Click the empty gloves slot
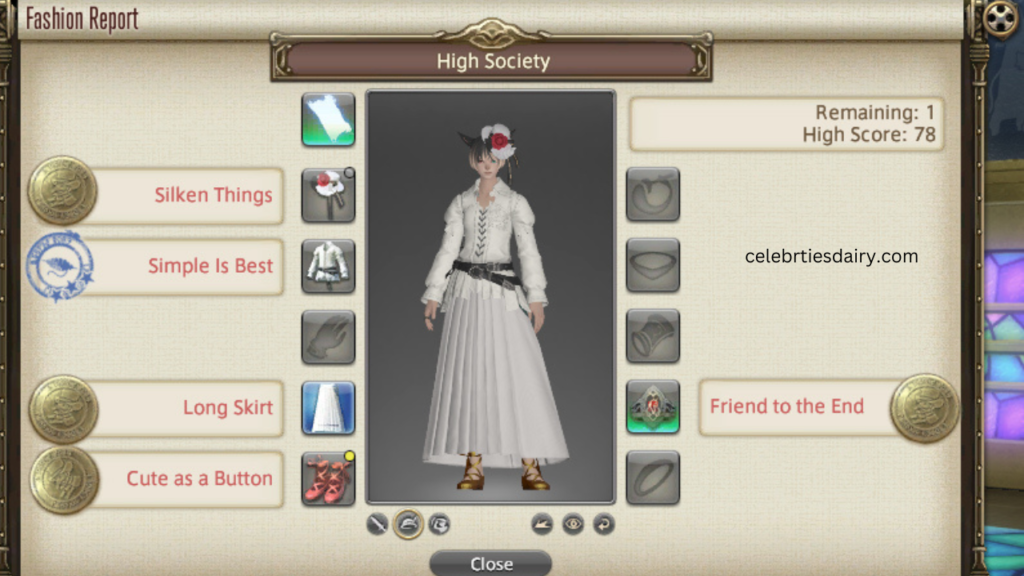The height and width of the screenshot is (576, 1024). point(328,337)
